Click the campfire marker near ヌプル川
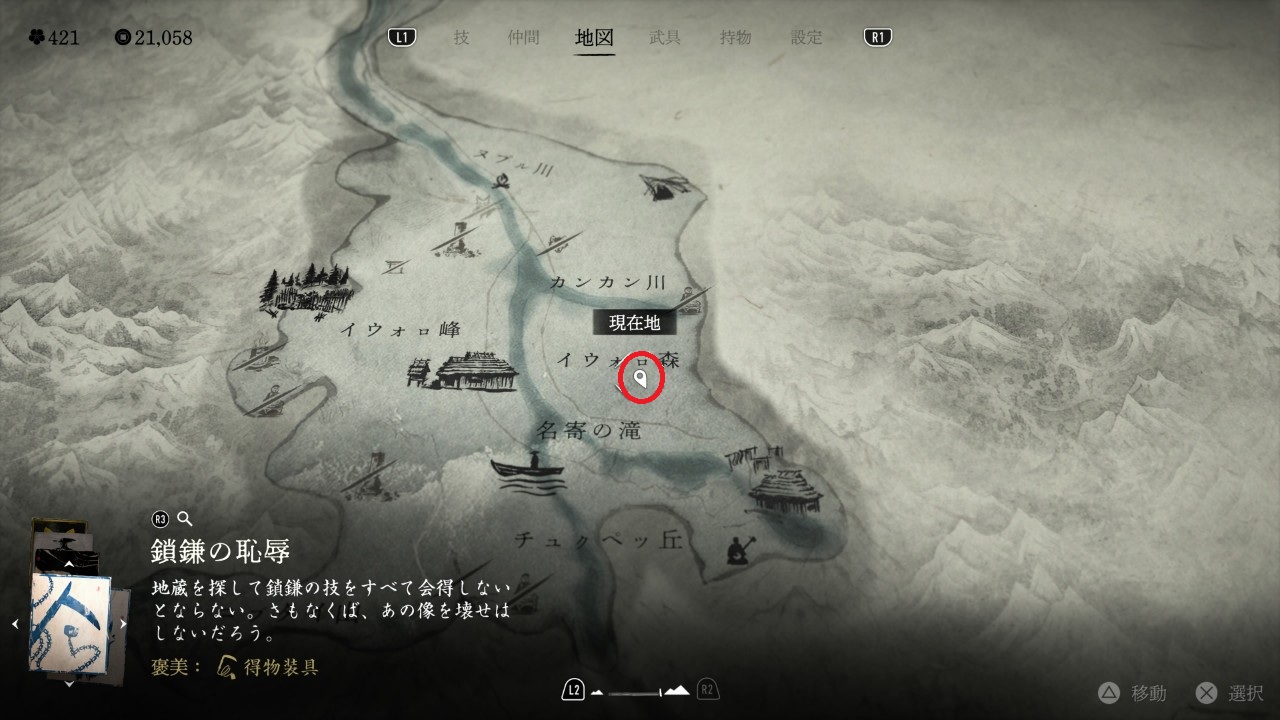 pos(500,179)
